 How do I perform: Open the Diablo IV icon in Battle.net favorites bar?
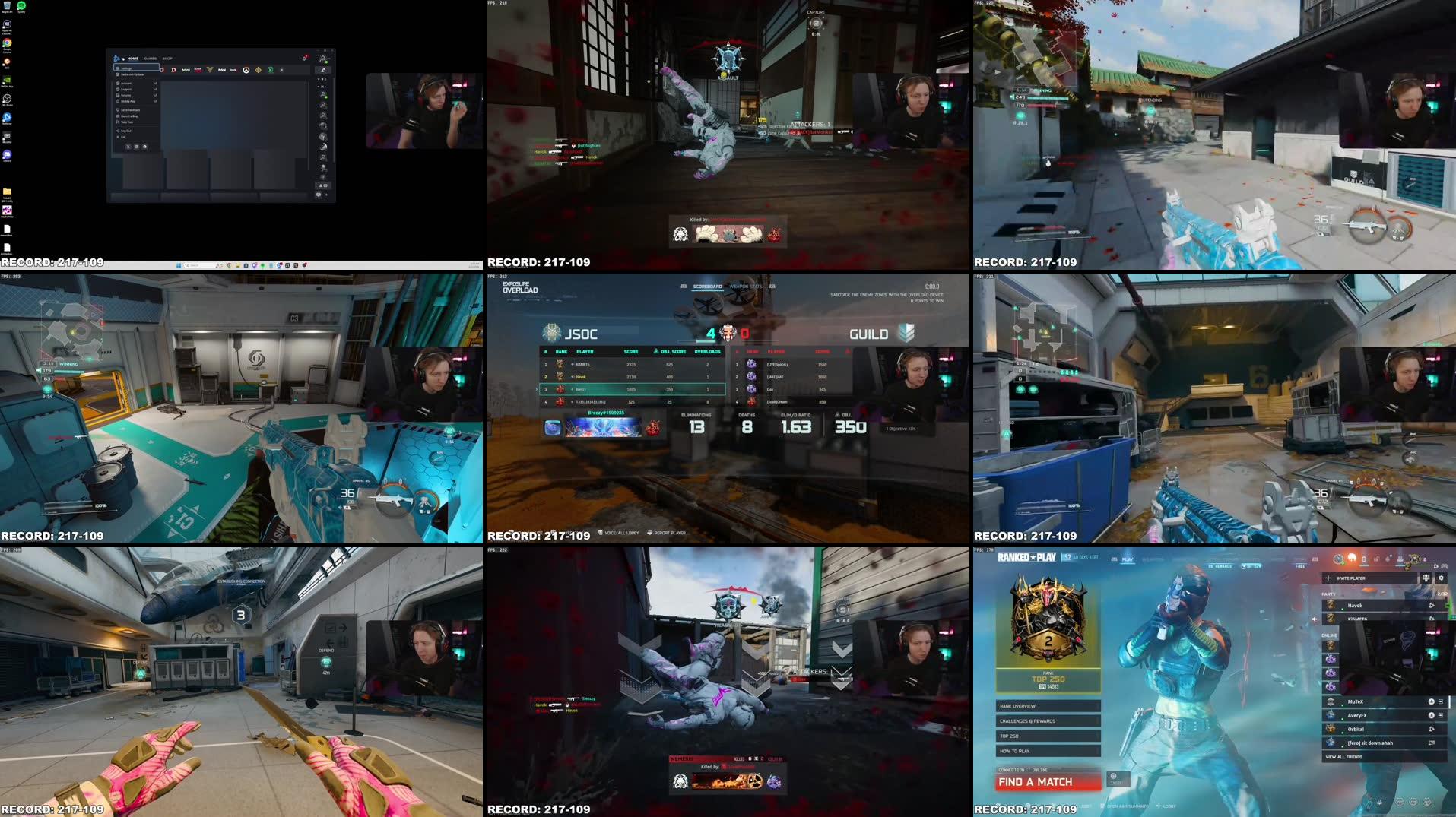173,70
